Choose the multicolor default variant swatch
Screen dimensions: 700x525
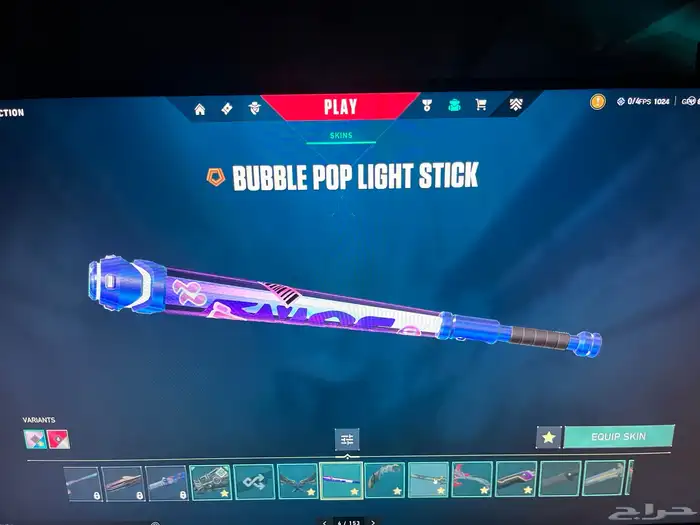[x=35, y=438]
